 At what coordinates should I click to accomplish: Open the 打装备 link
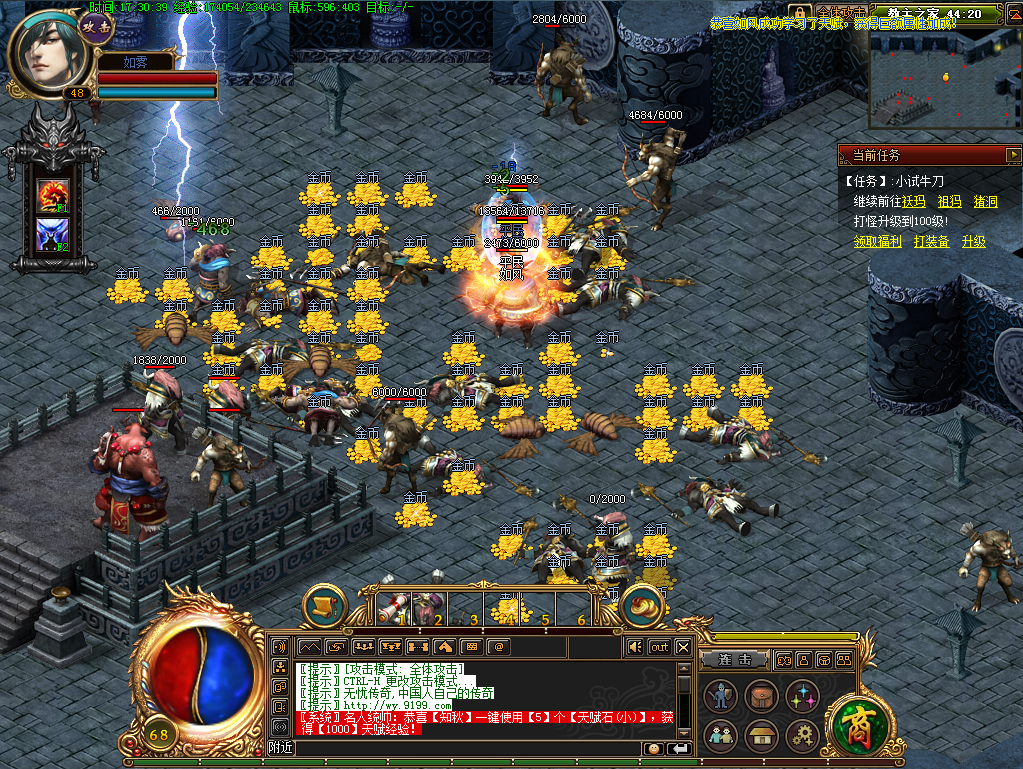[x=931, y=241]
